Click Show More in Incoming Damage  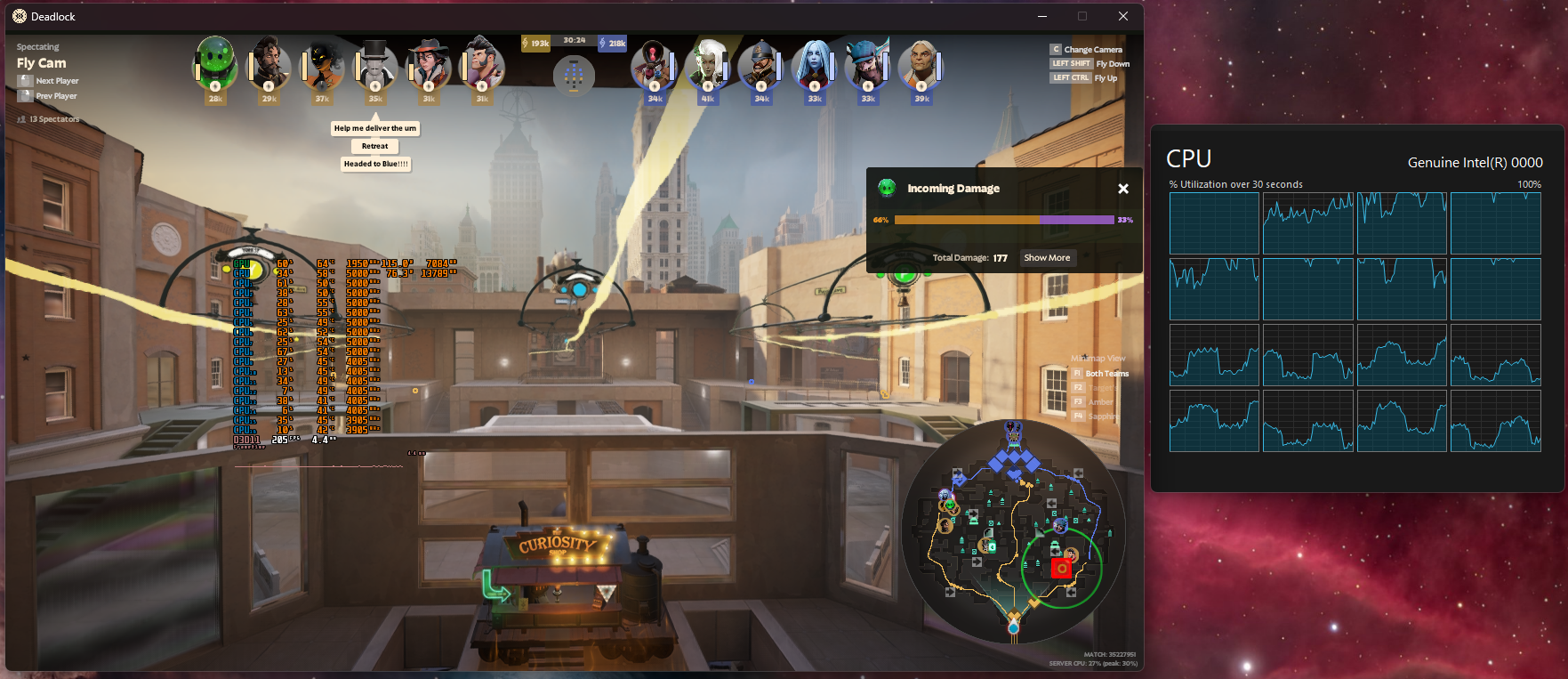pos(1047,258)
